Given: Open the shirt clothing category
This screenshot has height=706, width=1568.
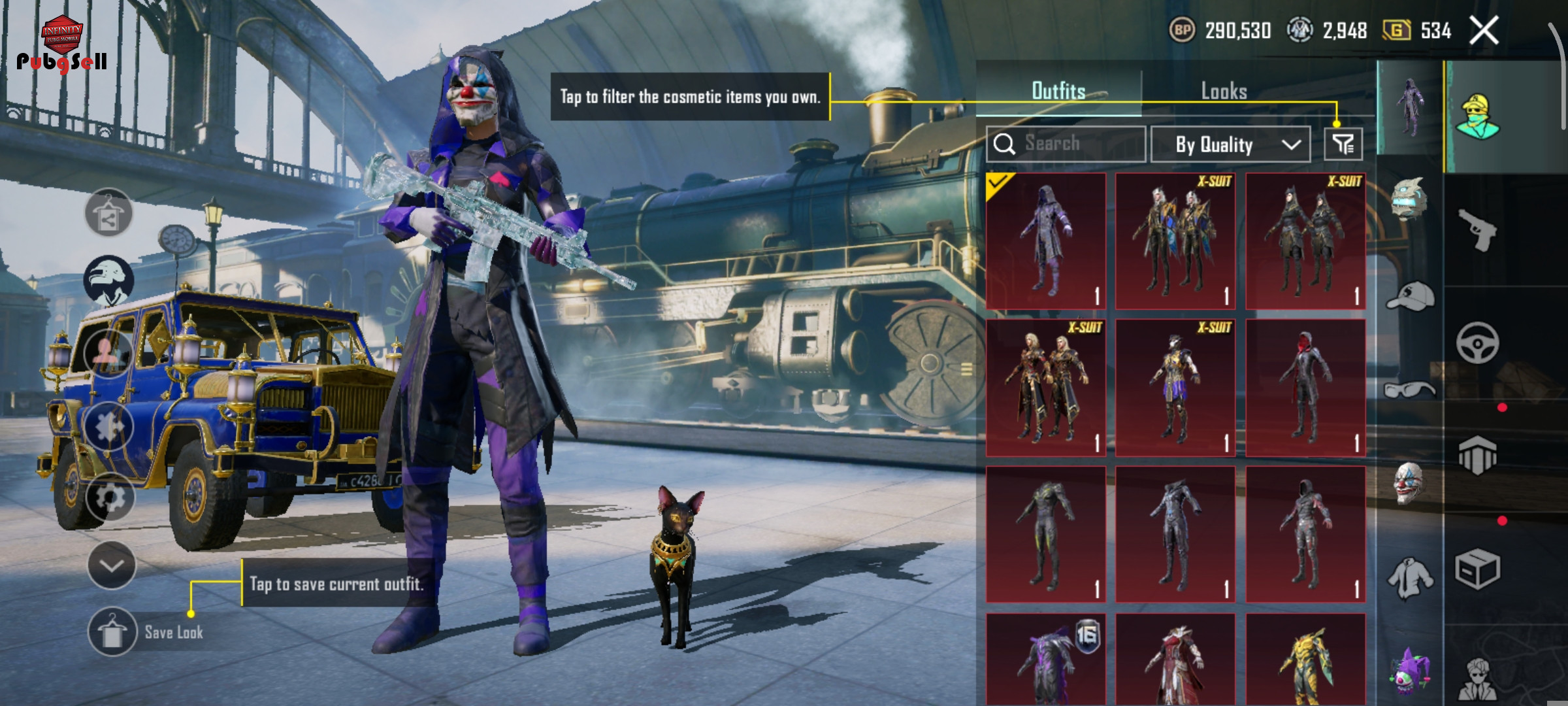Looking at the screenshot, I should (x=1409, y=578).
